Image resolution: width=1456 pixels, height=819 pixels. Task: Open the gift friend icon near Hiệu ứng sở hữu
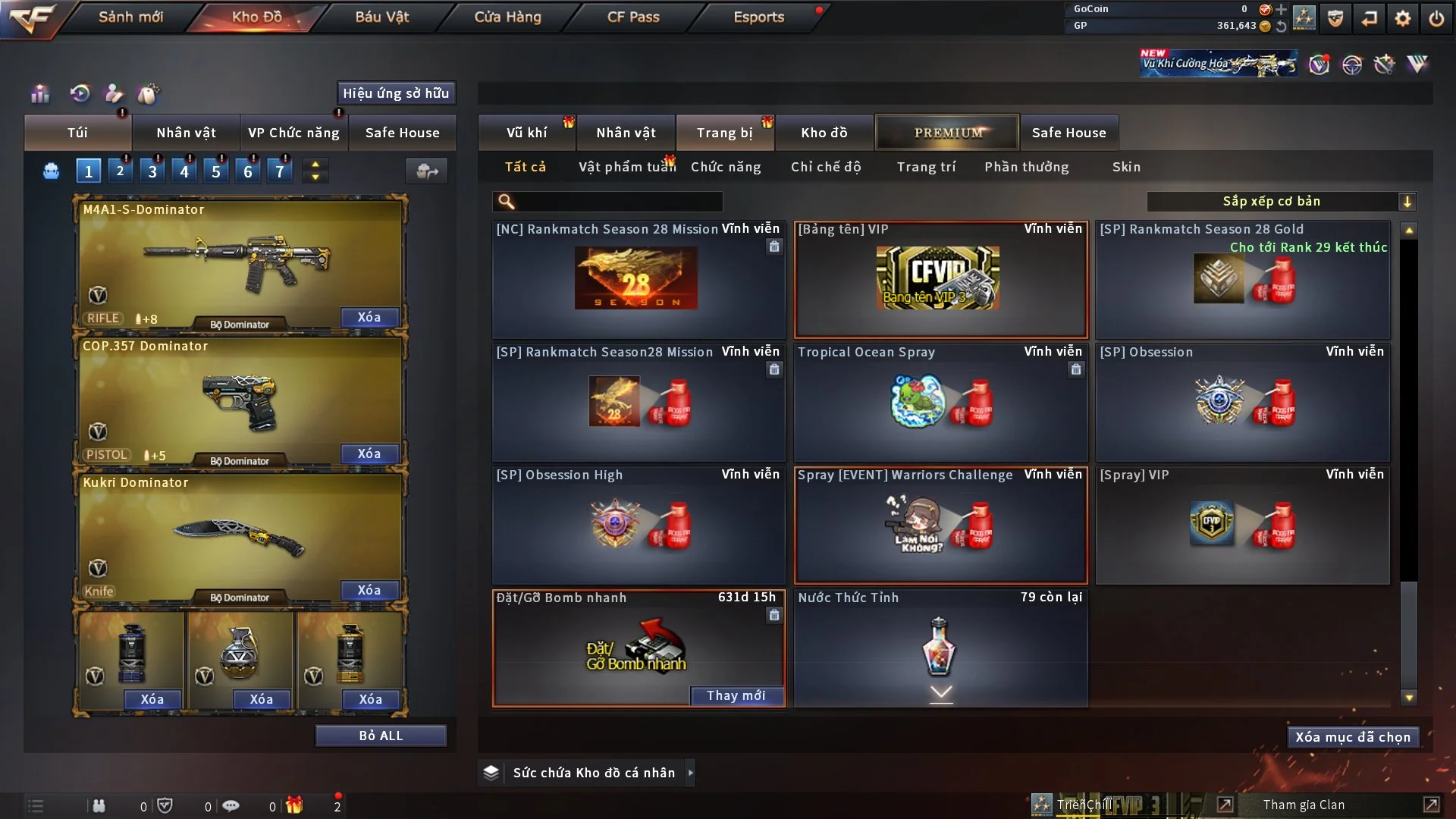click(x=113, y=94)
